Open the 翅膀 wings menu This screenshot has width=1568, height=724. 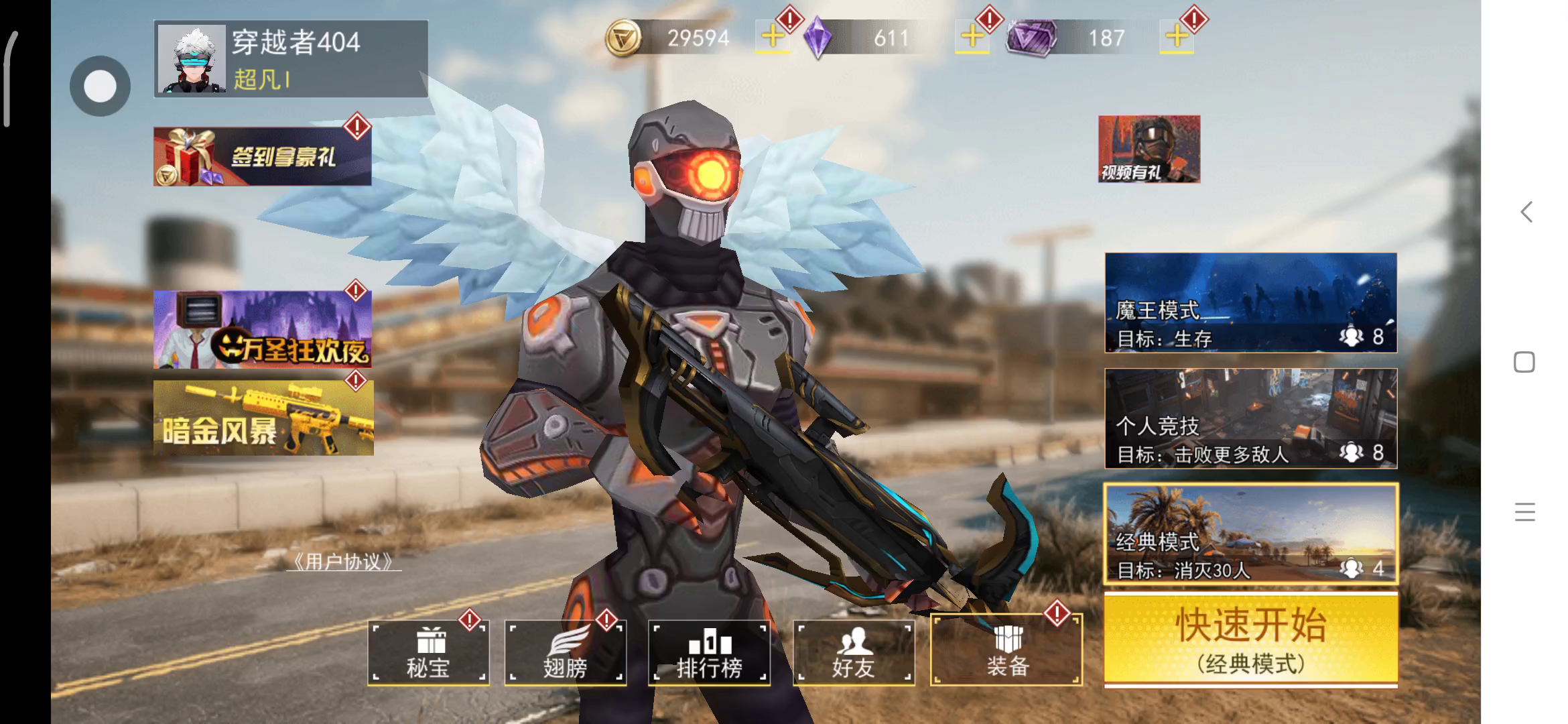[x=565, y=652]
